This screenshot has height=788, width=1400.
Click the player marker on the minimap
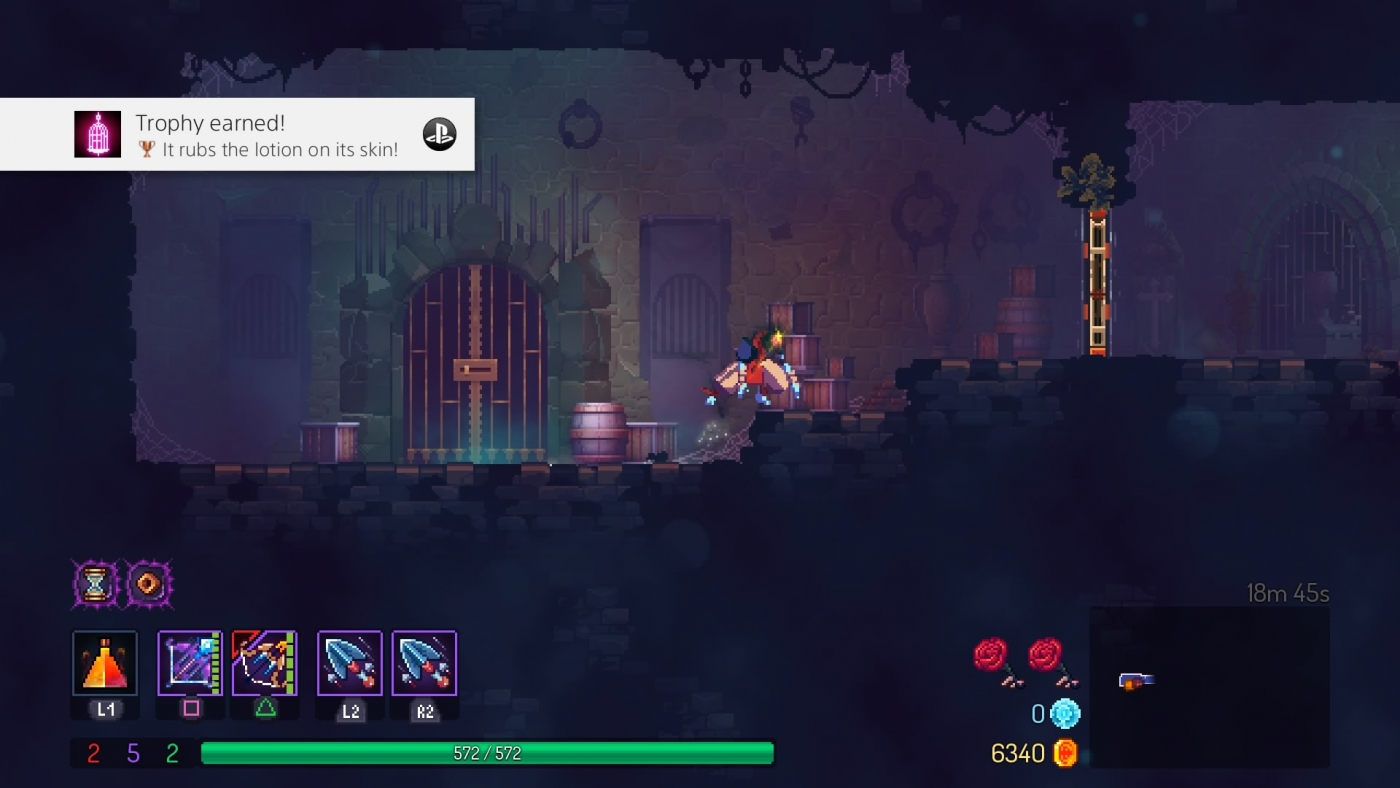1138,677
